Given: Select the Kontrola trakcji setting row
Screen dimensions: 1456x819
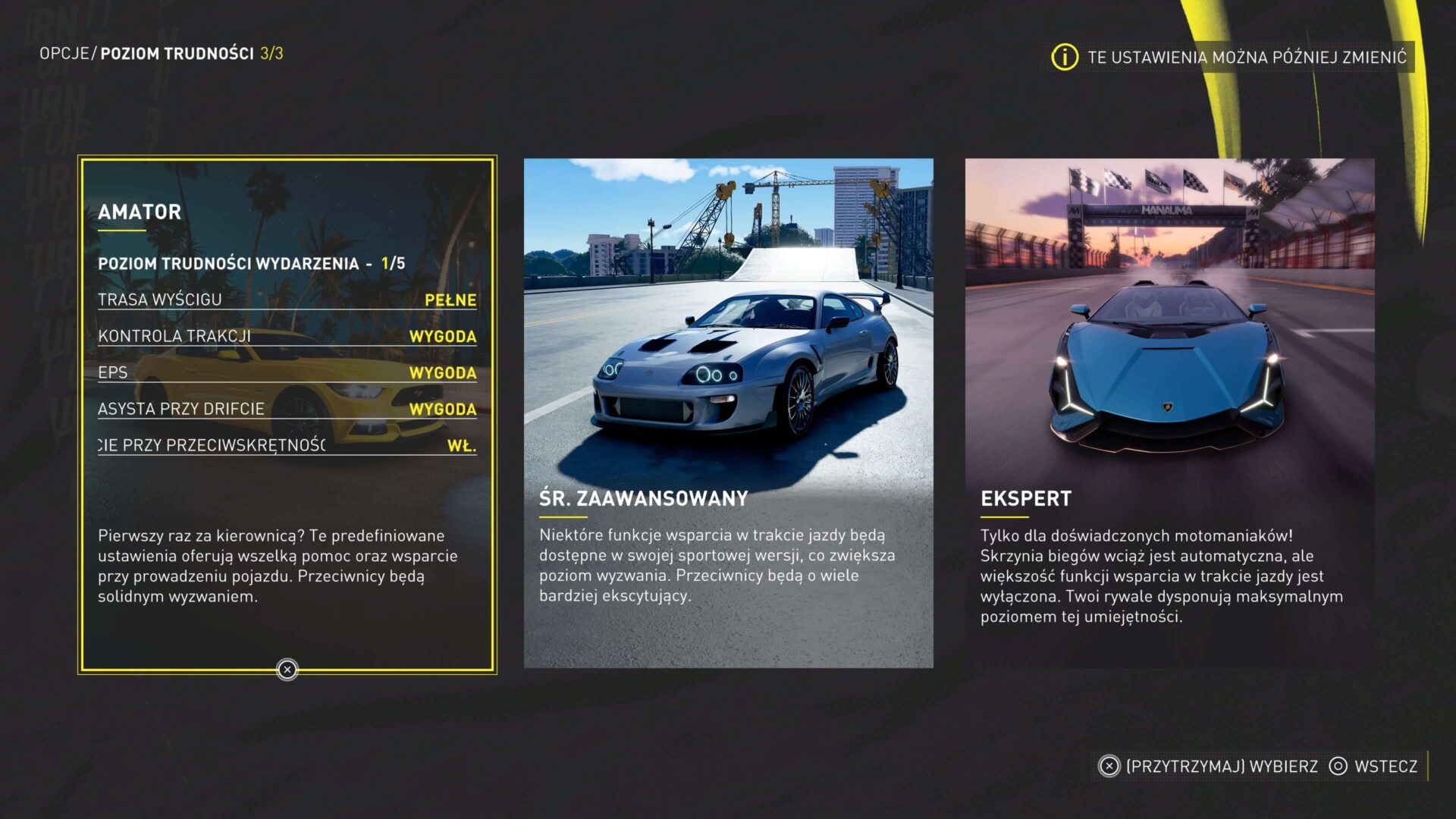Looking at the screenshot, I should coord(287,336).
